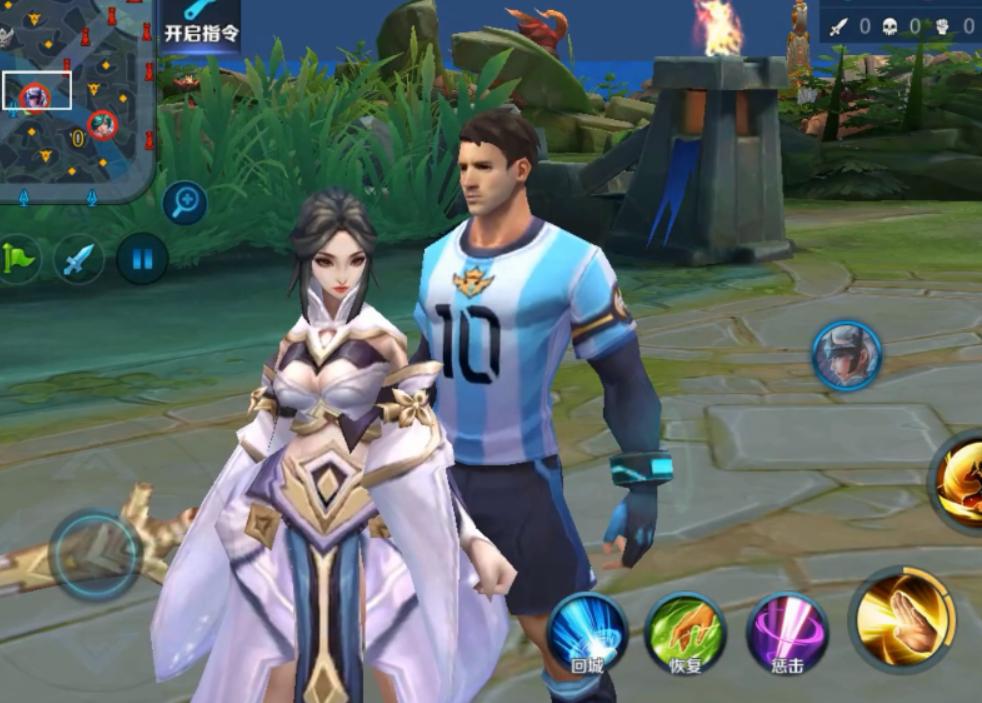Select the green flag signal icon
Viewport: 982px width, 703px height.
tap(18, 259)
